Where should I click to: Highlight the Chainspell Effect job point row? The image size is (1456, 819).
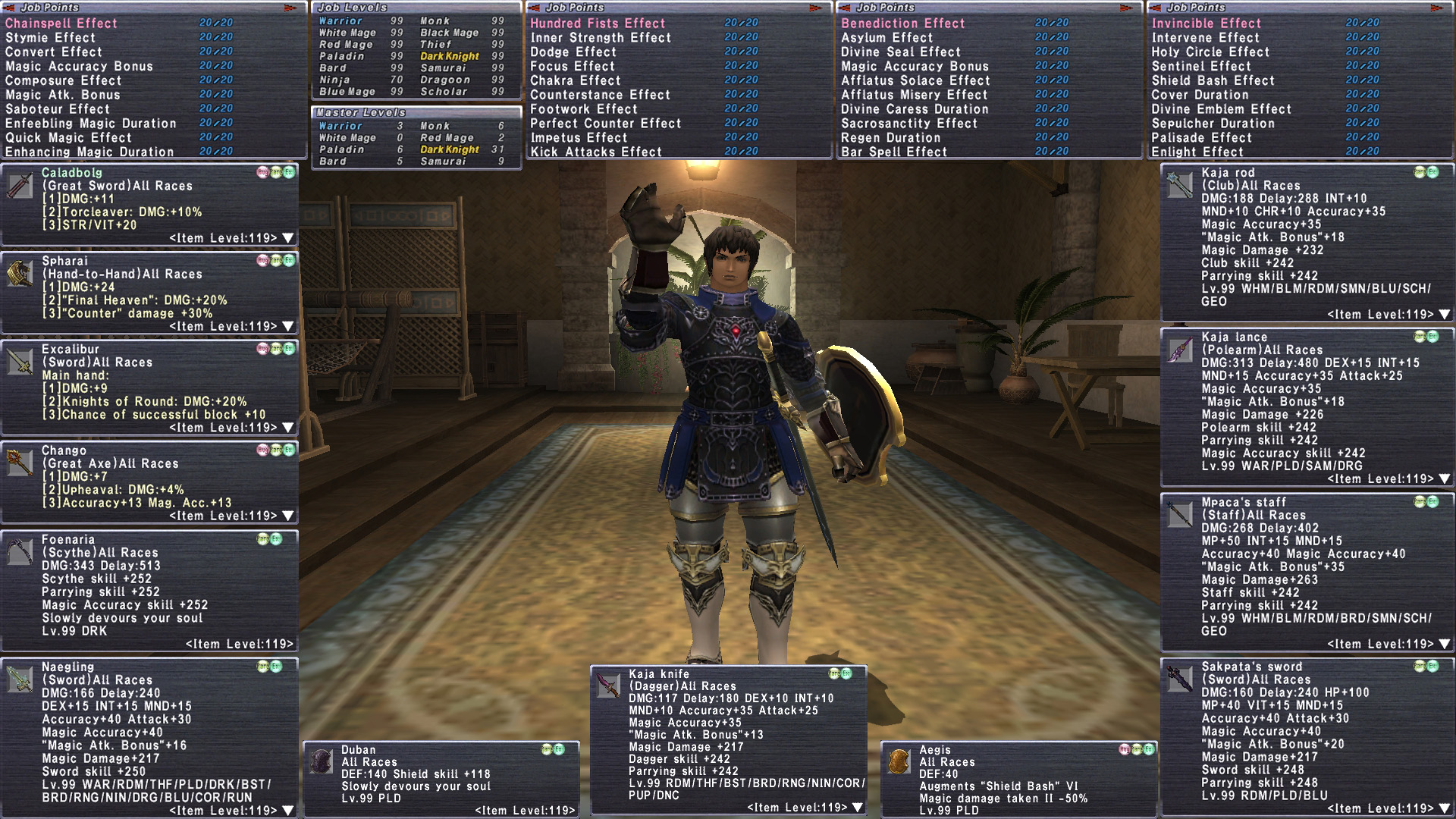pos(61,24)
